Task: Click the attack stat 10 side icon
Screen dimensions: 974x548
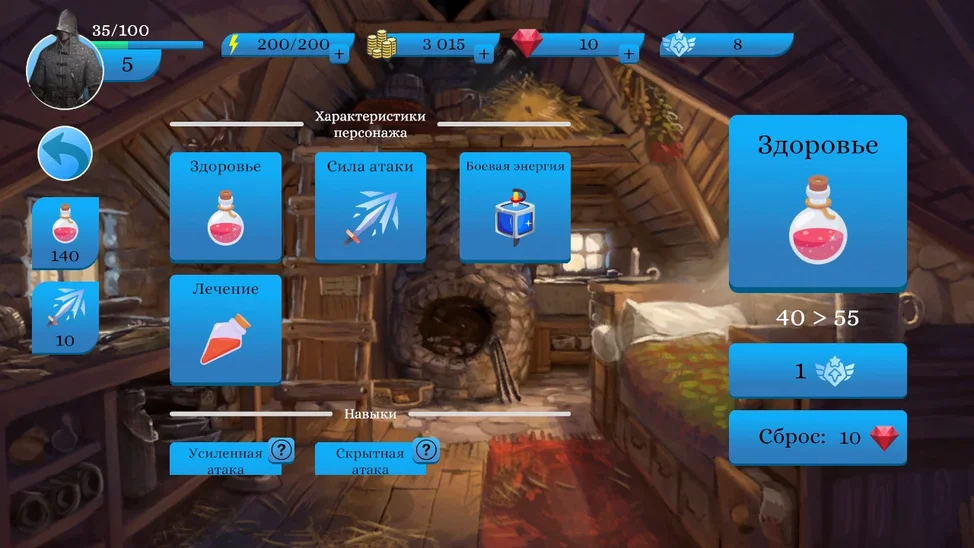Action: coord(65,317)
